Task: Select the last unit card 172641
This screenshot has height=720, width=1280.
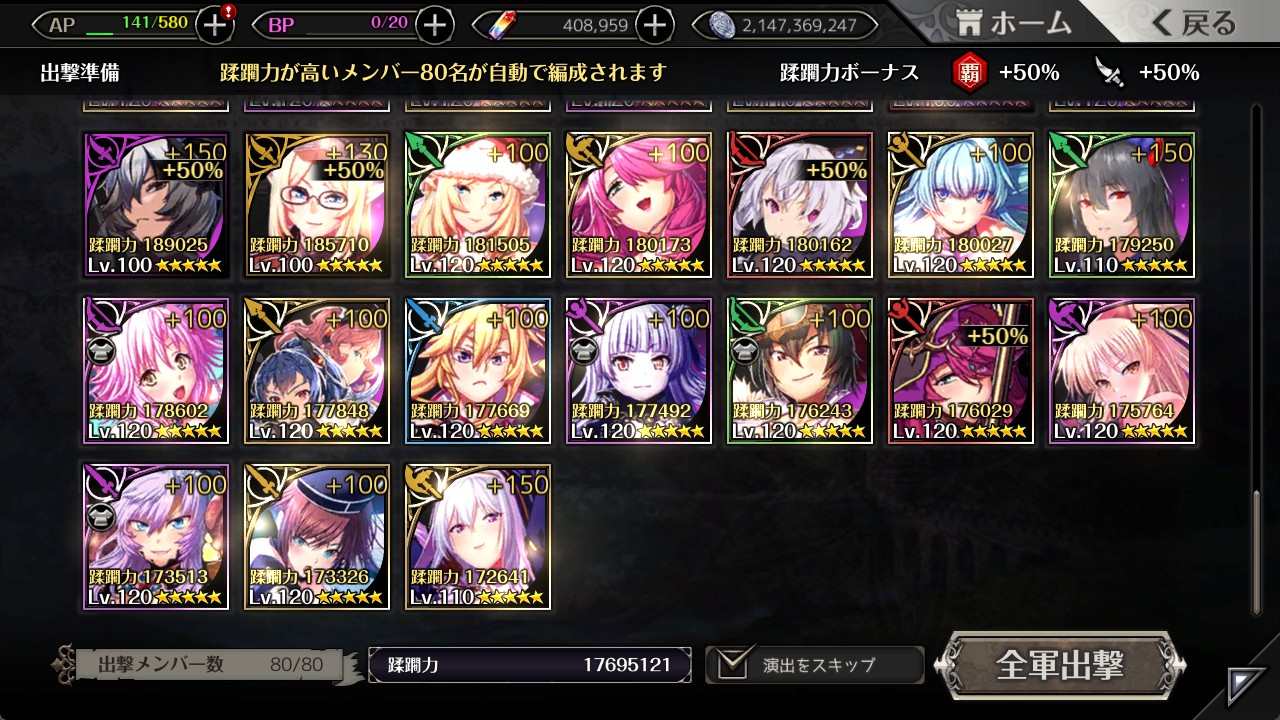Action: [478, 537]
